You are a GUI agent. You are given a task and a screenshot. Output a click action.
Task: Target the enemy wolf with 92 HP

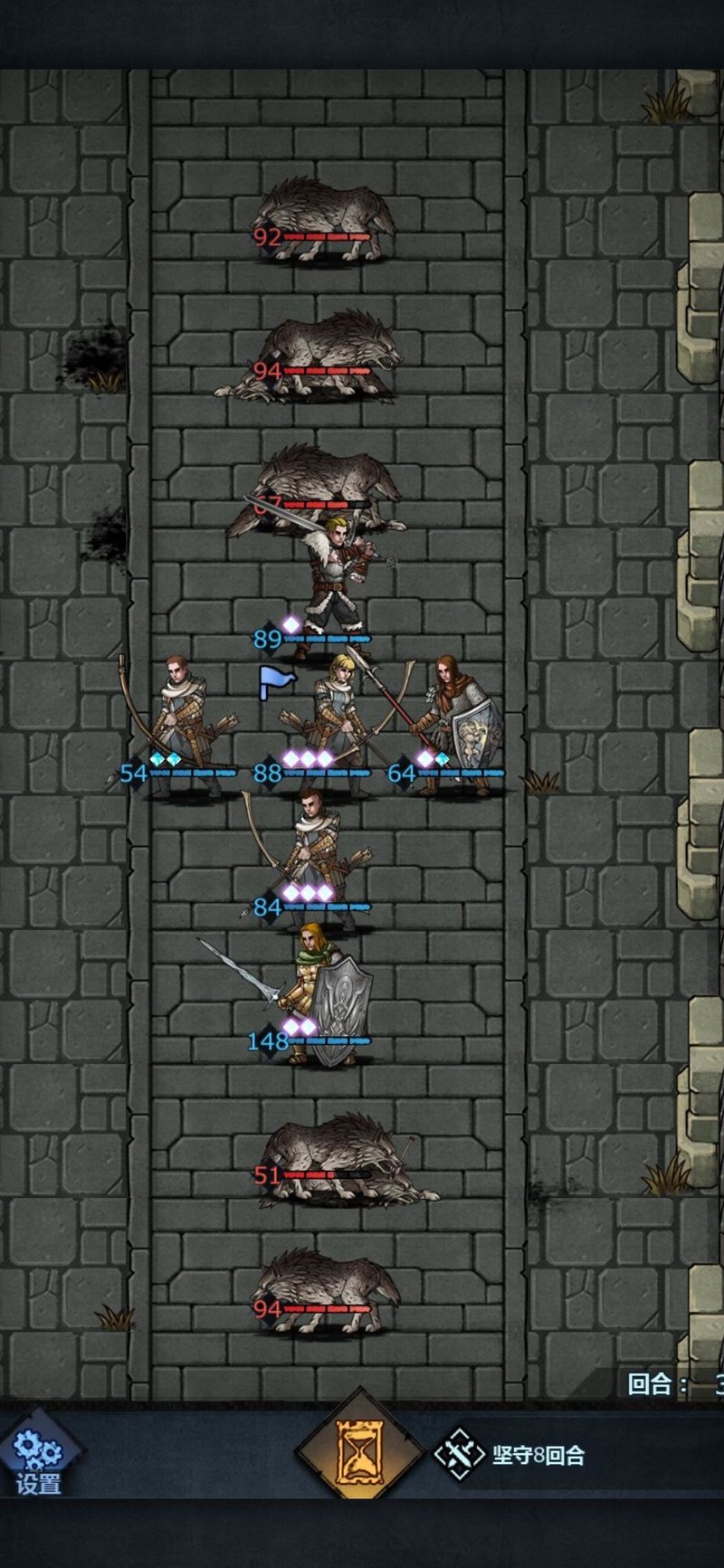click(326, 217)
